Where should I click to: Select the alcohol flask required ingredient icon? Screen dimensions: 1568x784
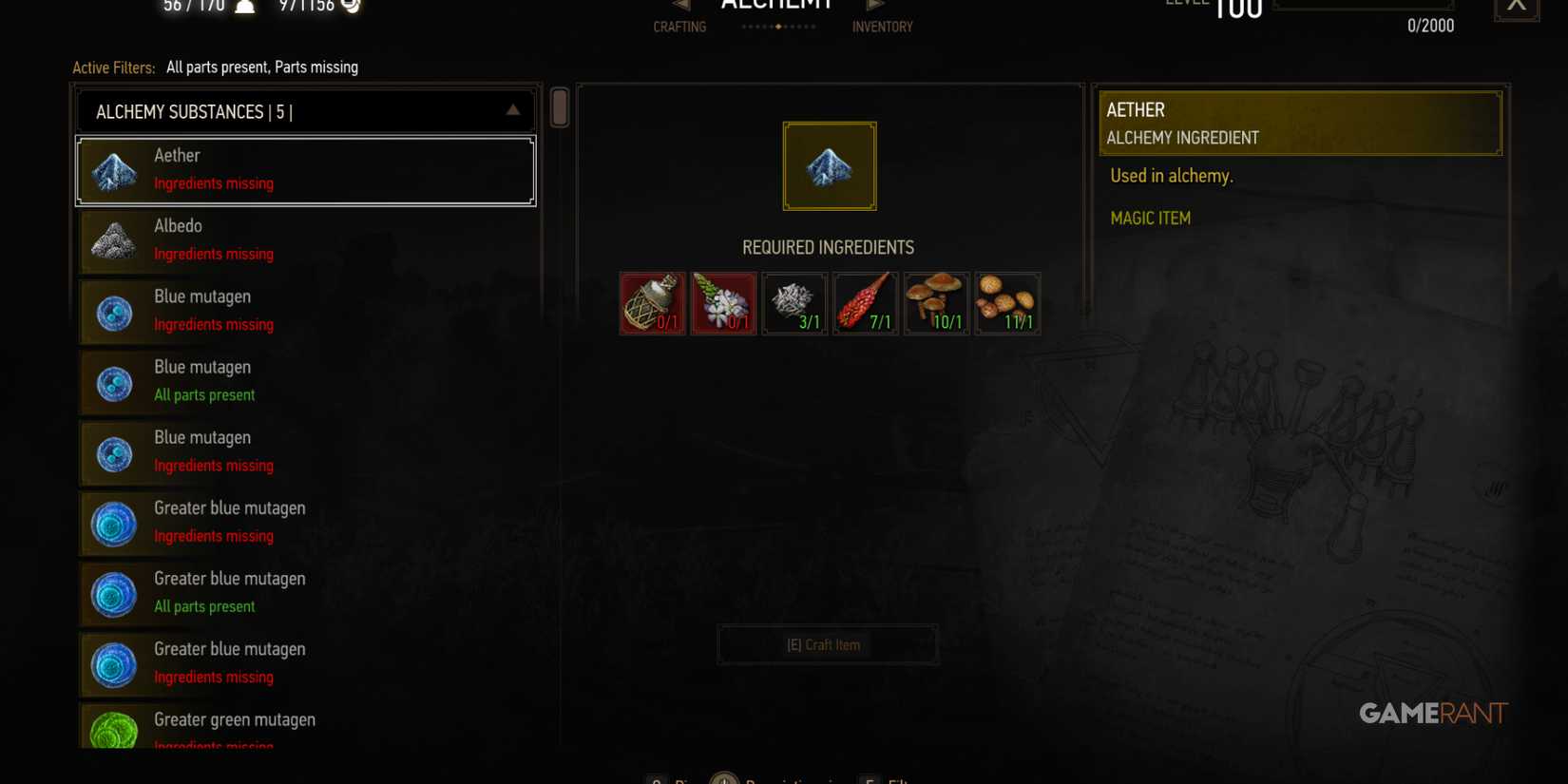tap(652, 302)
